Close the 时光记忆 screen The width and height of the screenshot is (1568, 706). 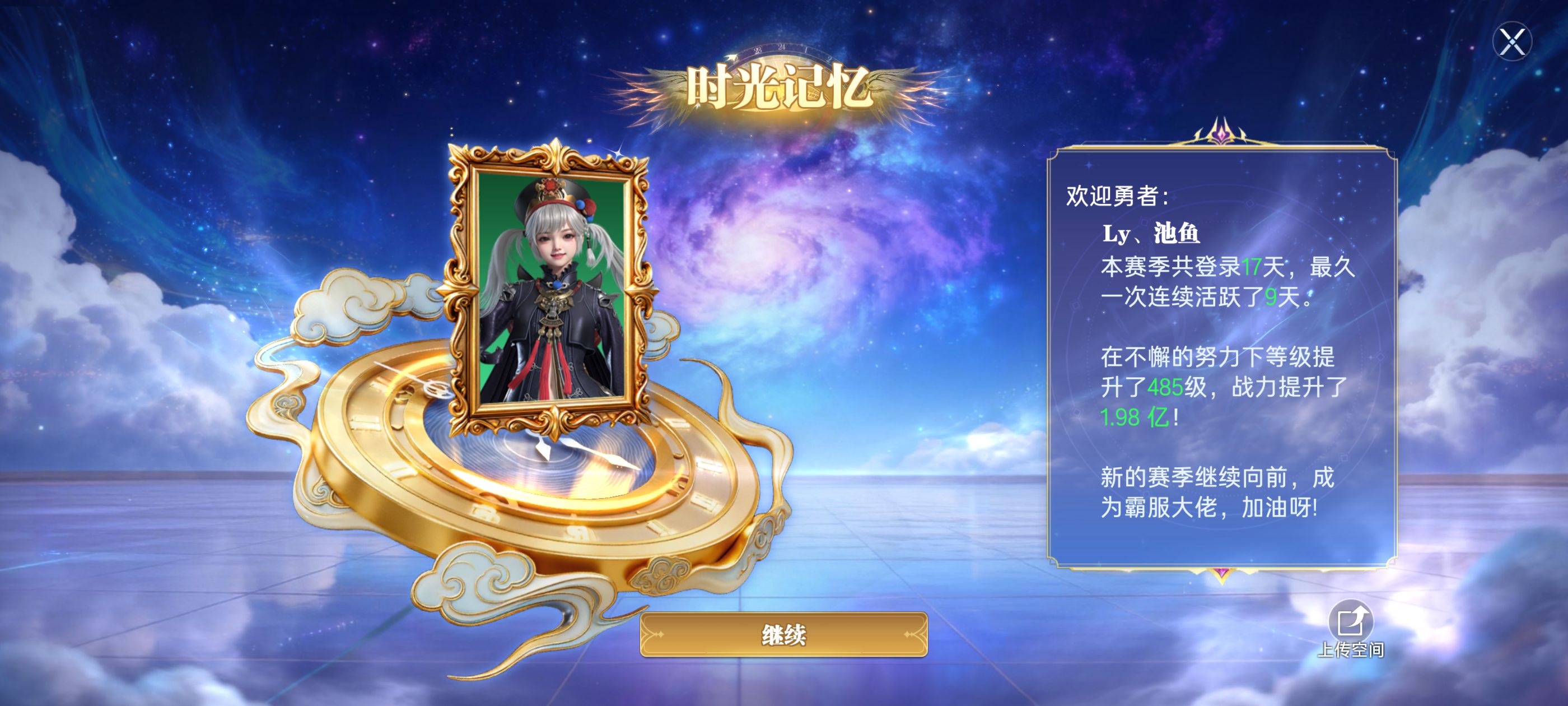(x=1512, y=42)
